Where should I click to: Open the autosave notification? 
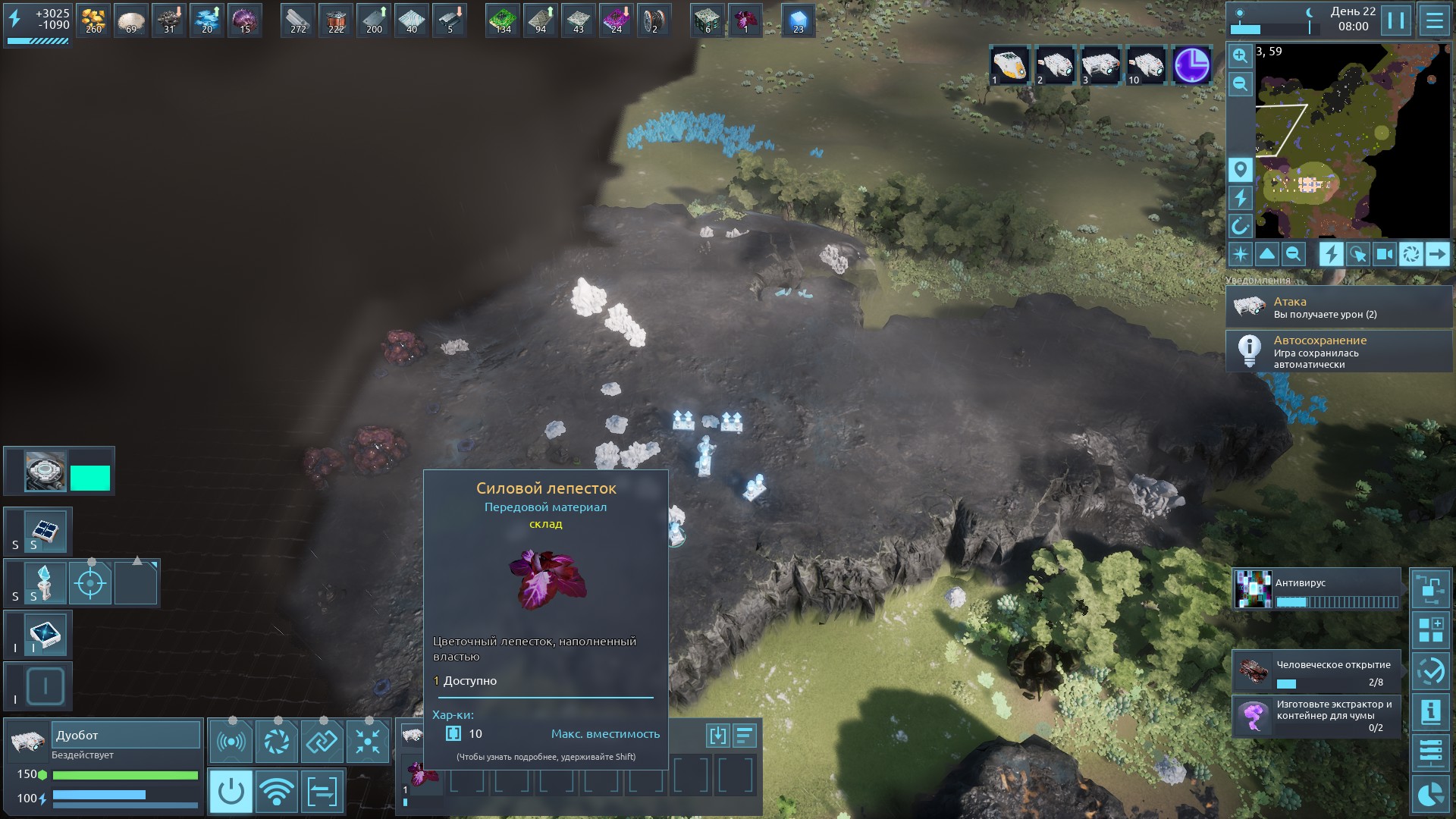(1338, 352)
